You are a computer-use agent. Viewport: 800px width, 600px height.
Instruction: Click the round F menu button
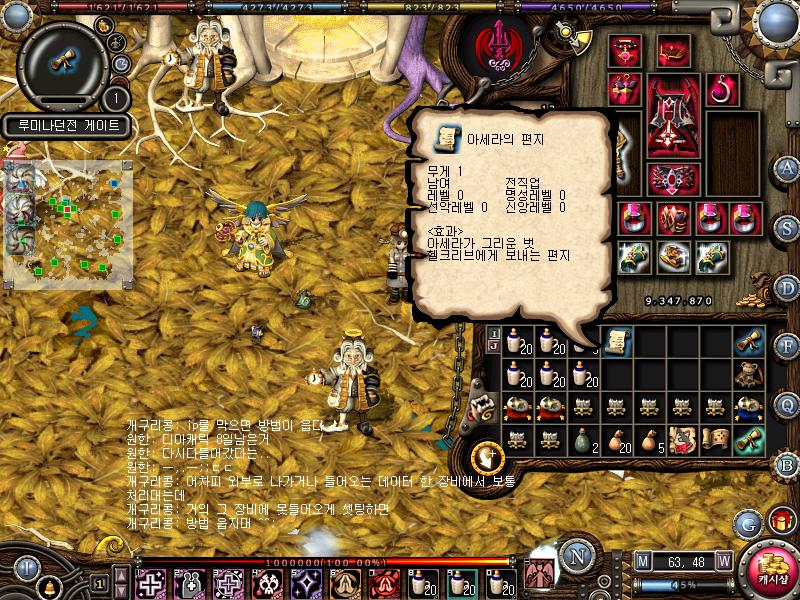click(788, 346)
